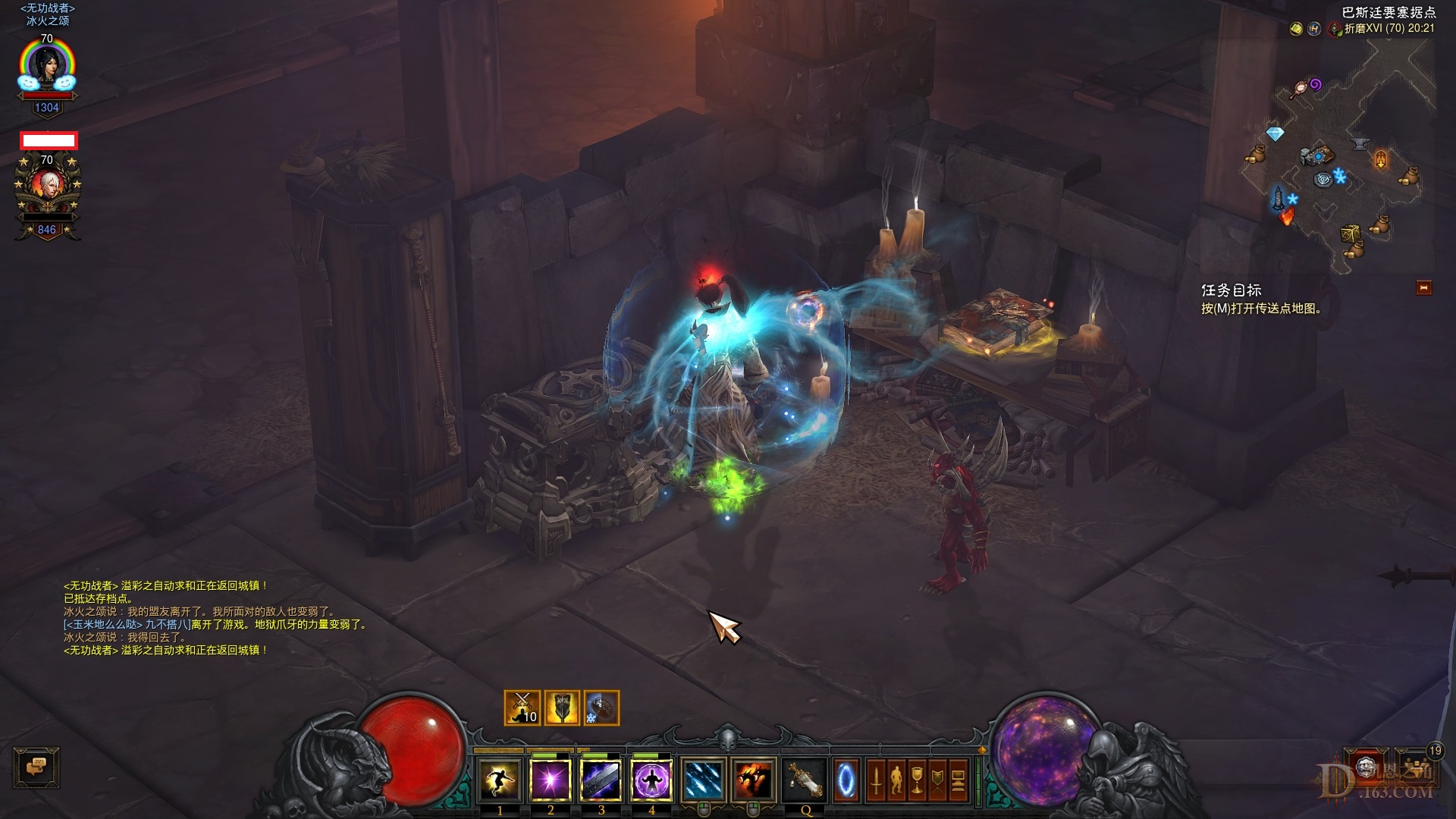
Task: Activate the pink flare skill in slot 2
Action: 551,782
